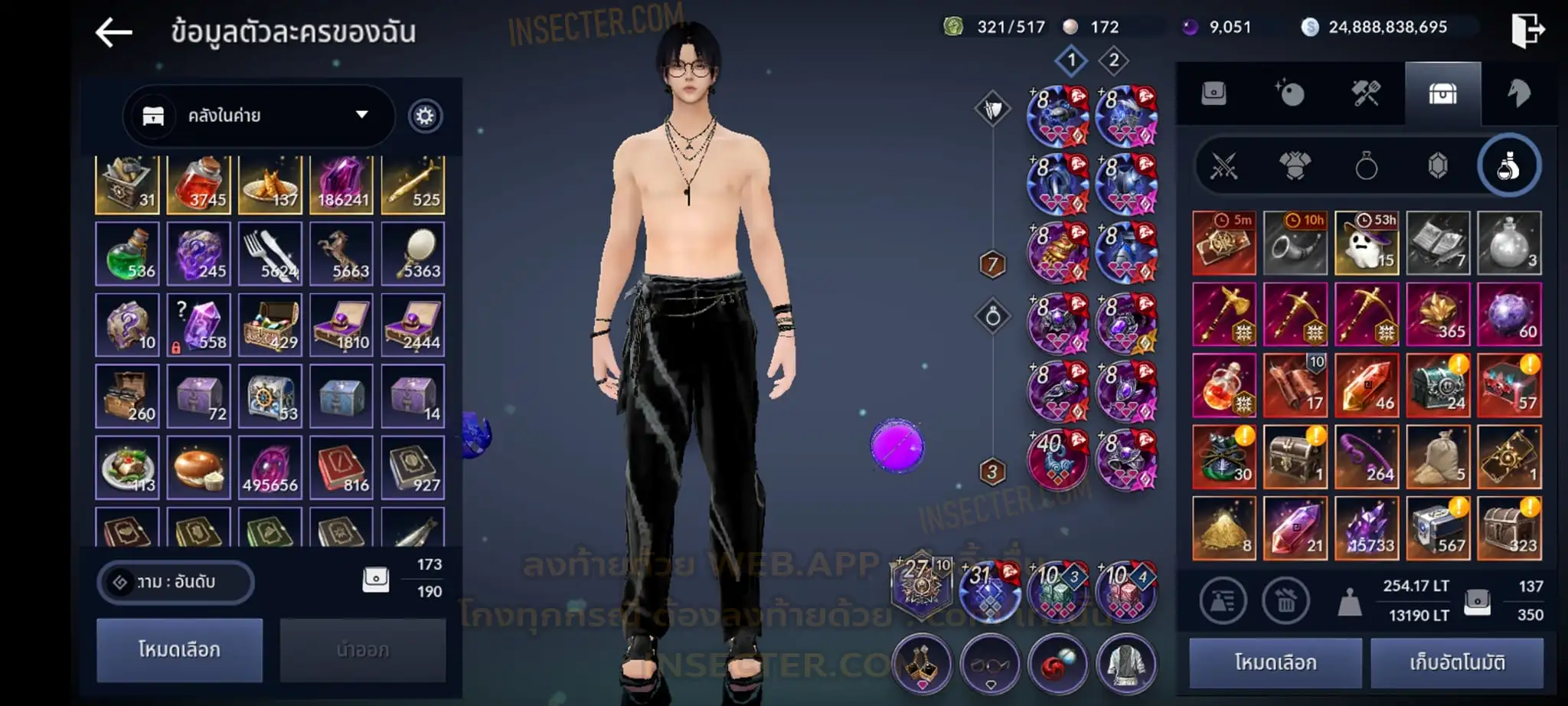Select the ghost item with 53h timer

(x=1367, y=243)
